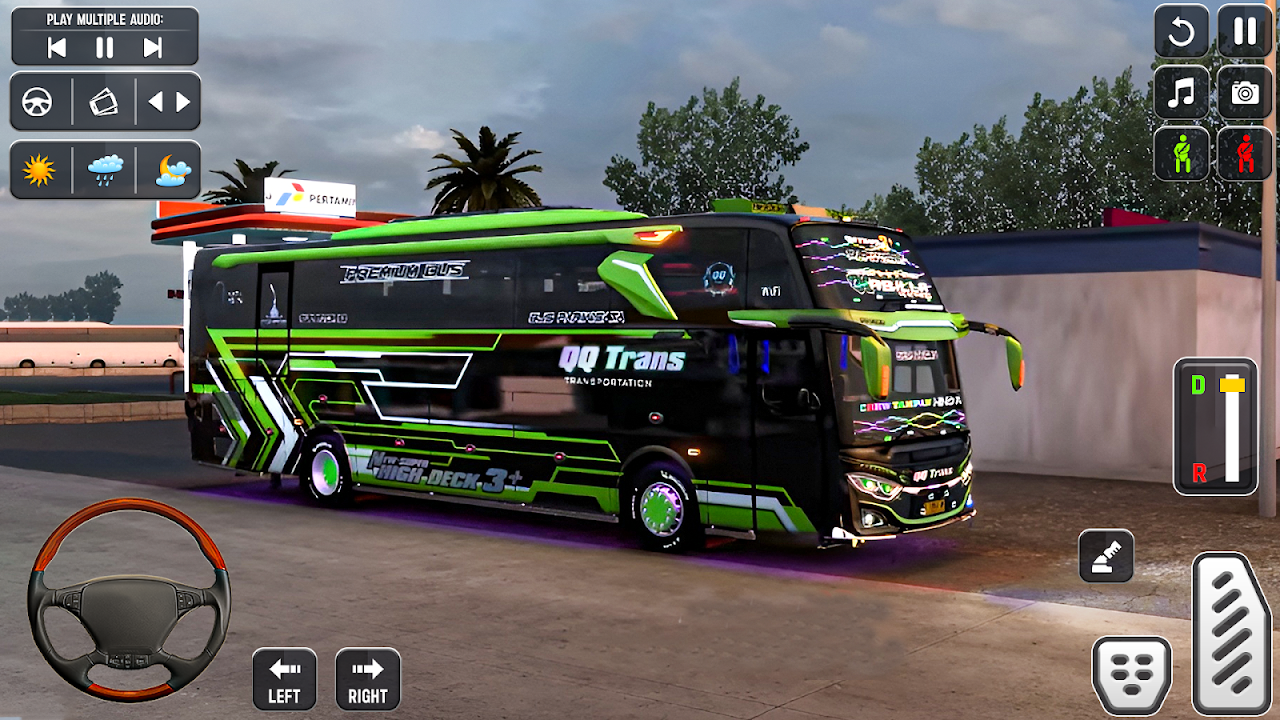Hit the accelerator pedal
Viewport: 1280px width, 720px height.
1231,632
